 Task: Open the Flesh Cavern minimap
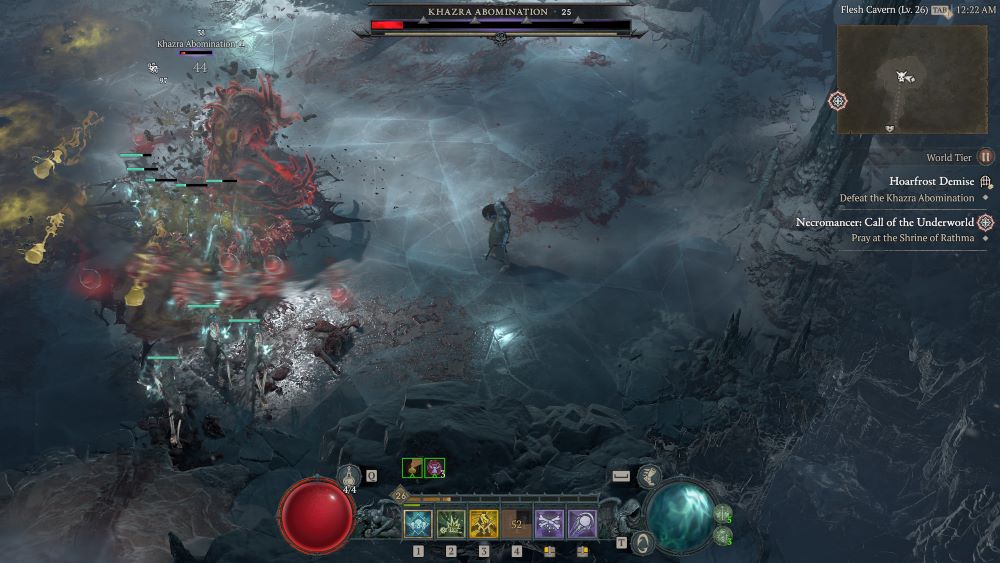[x=911, y=79]
